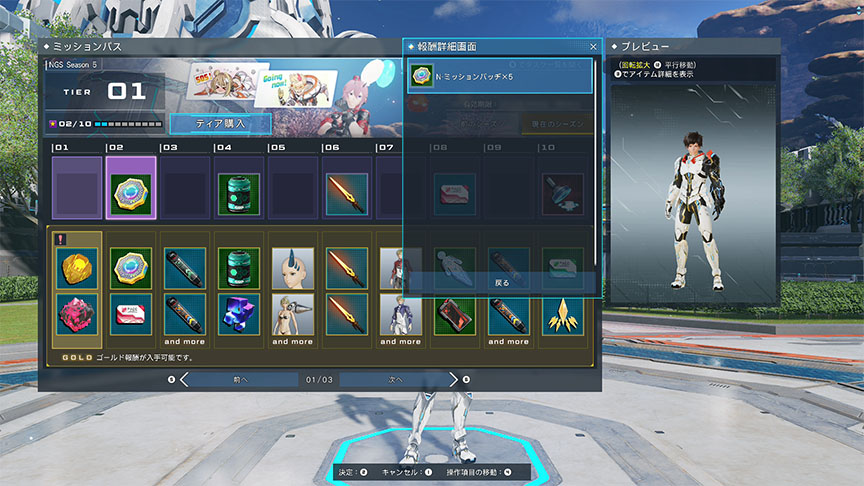Select the blue mohawk hairstyle reward
Screen dimensions: 864x486
(293, 268)
